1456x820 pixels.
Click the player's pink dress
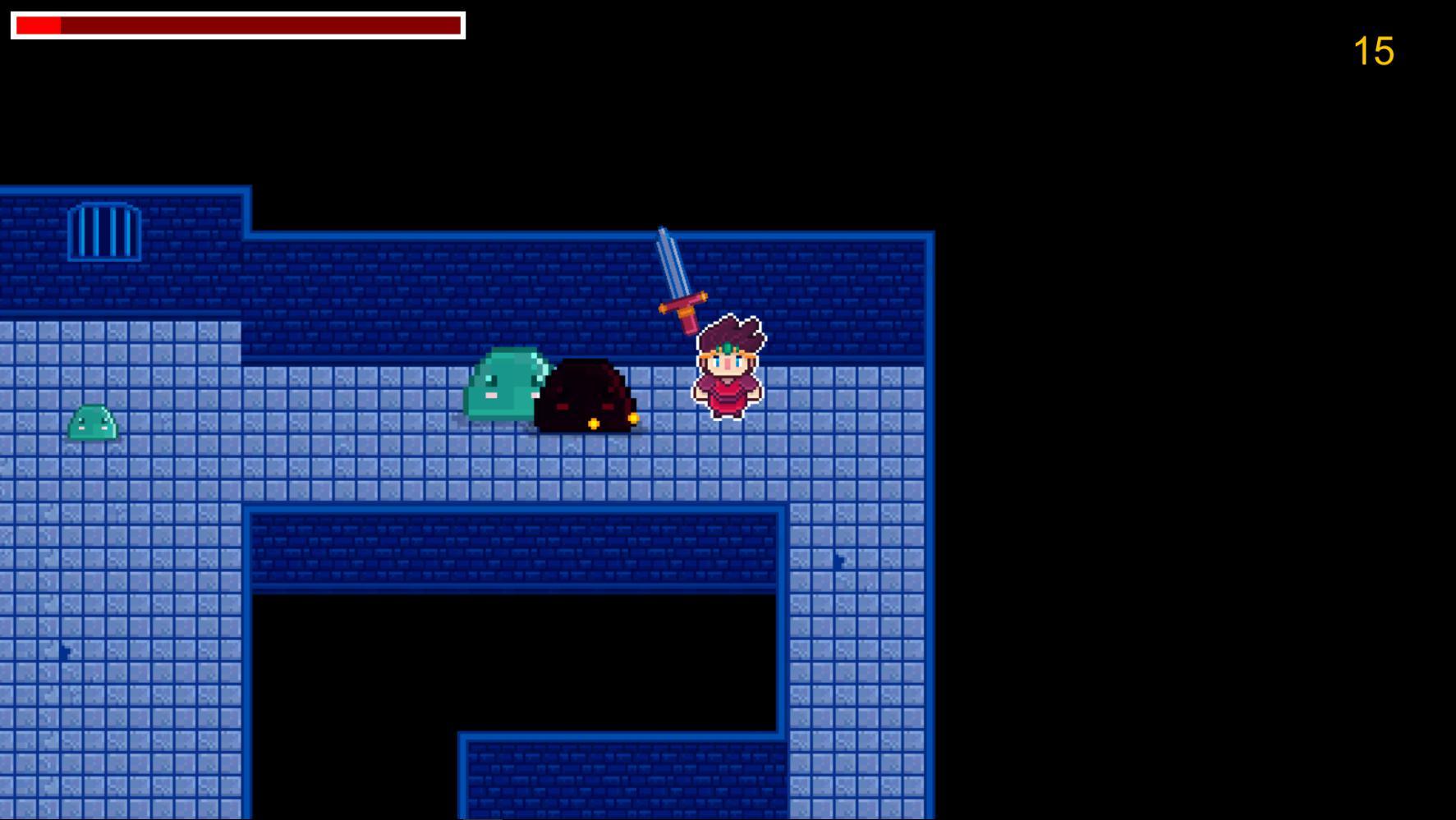727,394
